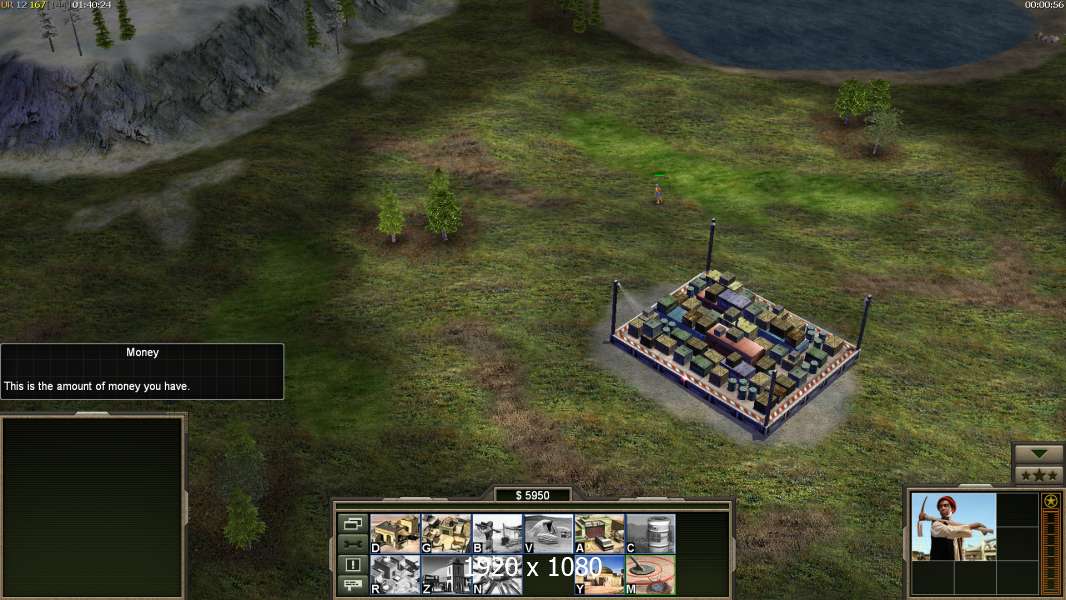Click the gold star rank emblem

[x=1050, y=501]
